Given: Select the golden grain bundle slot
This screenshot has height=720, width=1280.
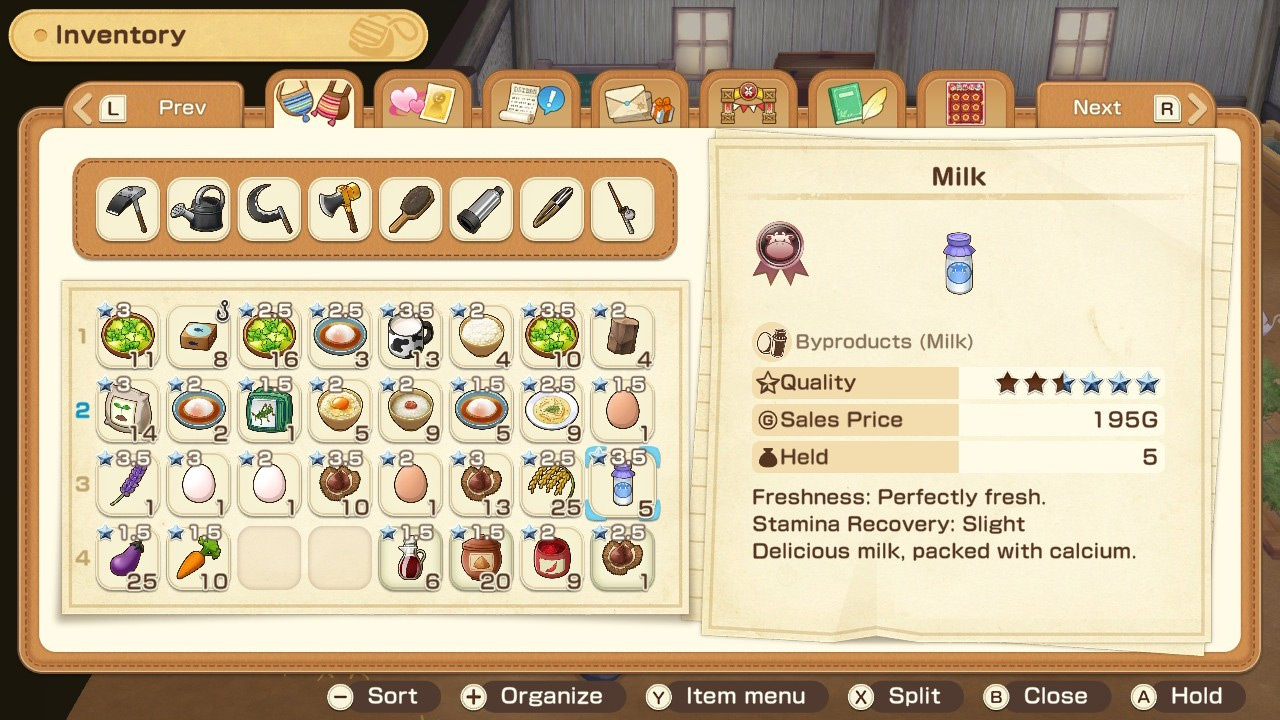Looking at the screenshot, I should [552, 484].
